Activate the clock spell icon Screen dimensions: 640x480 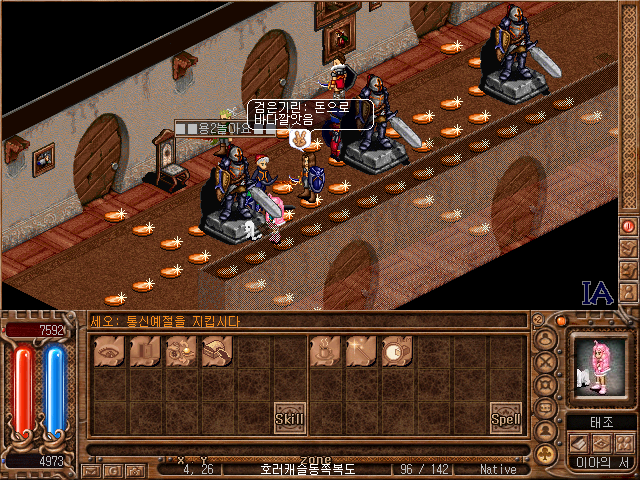tap(397, 352)
